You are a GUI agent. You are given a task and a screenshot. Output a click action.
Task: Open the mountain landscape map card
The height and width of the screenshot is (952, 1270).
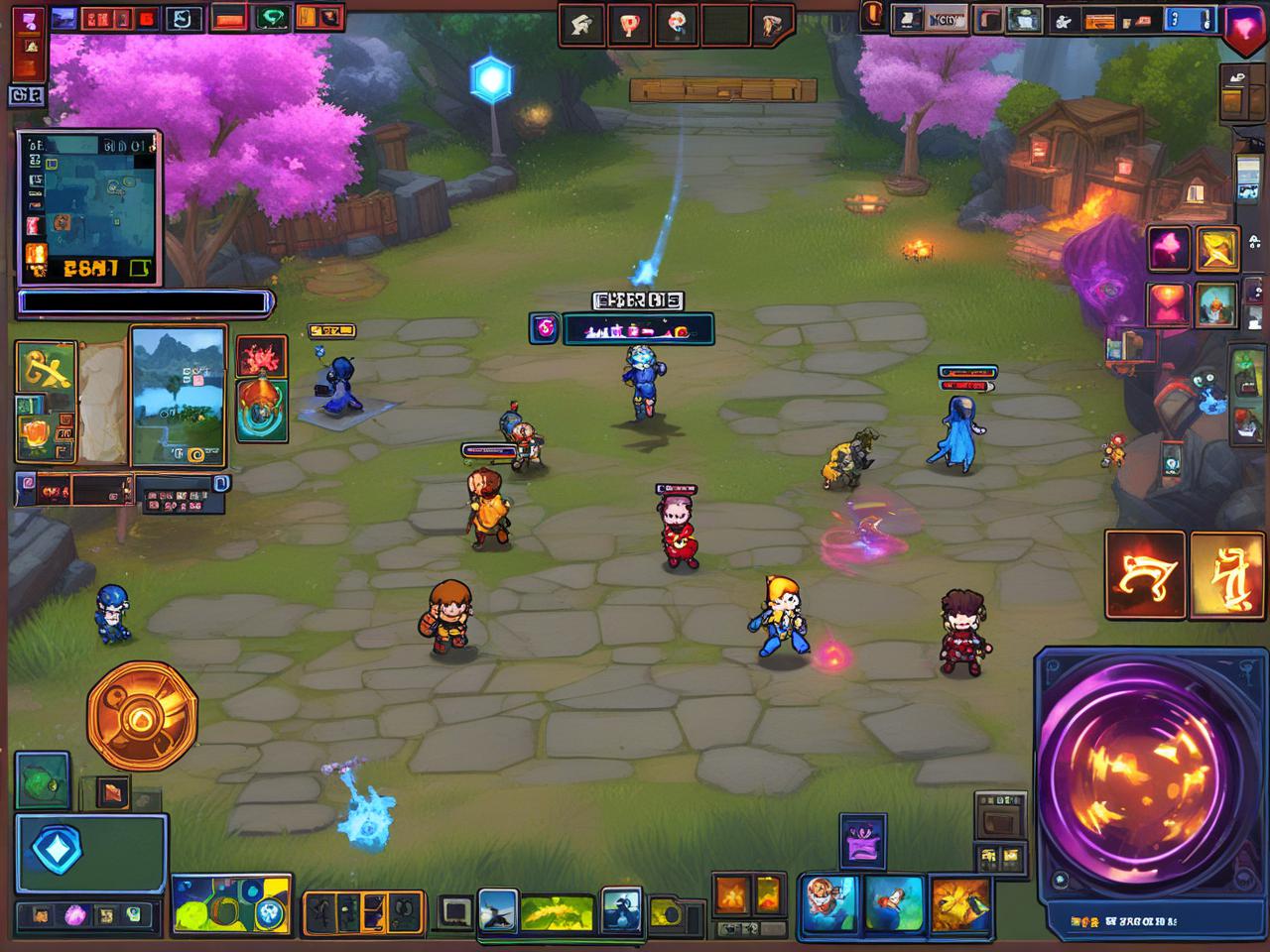point(178,397)
